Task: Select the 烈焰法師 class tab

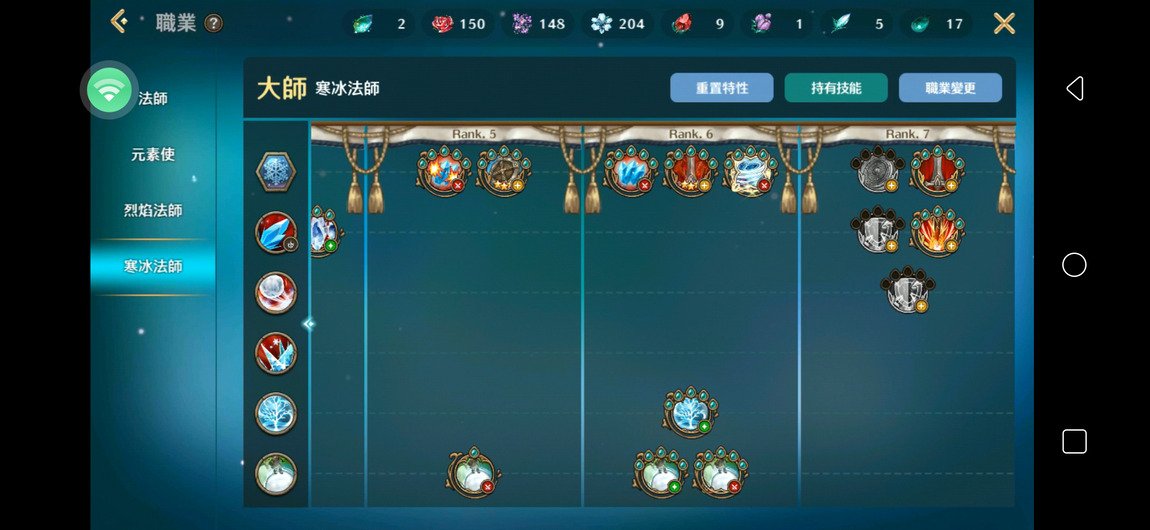Action: 153,211
